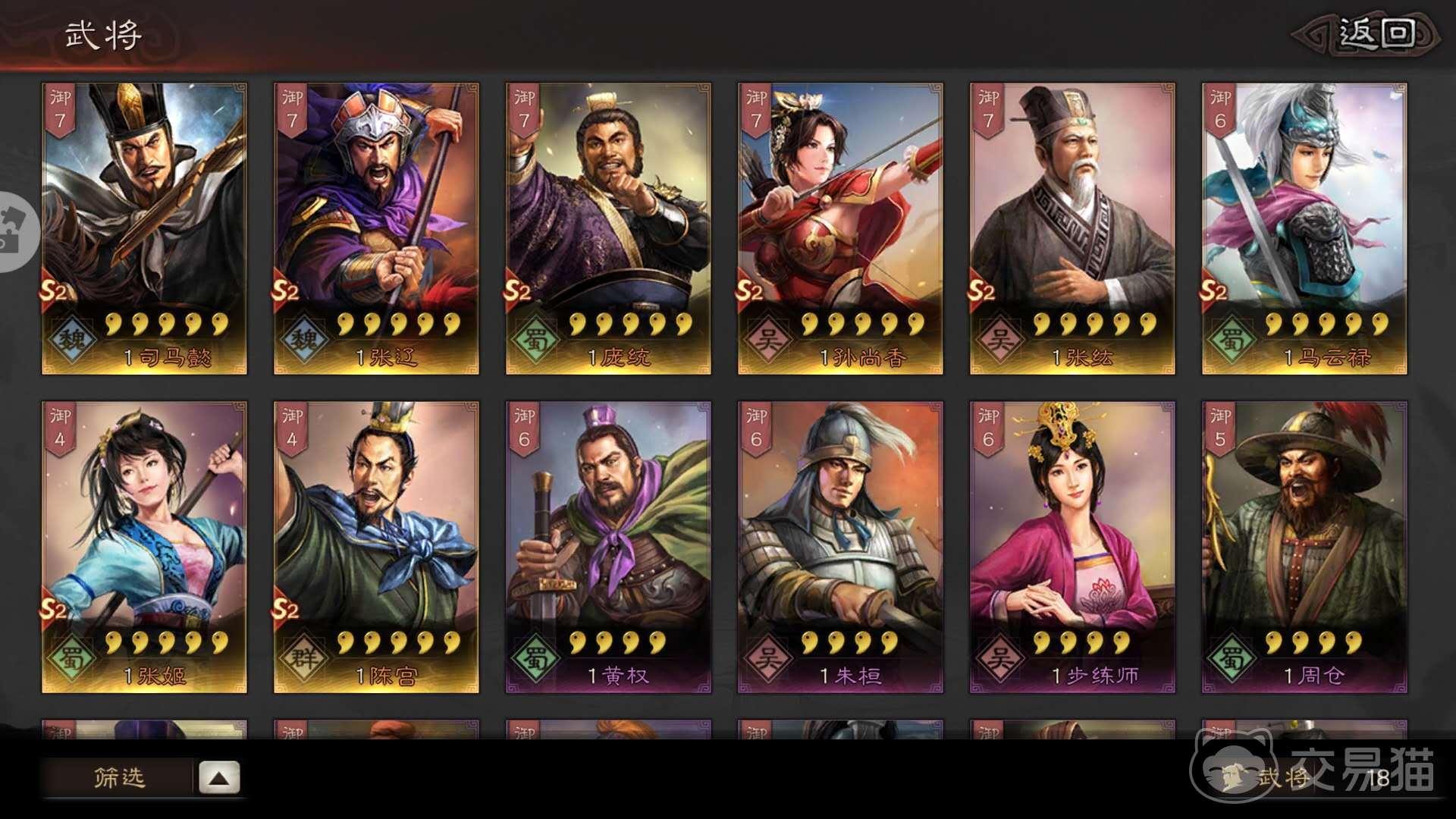The image size is (1456, 819).
Task: Open the 庞统 general card
Action: (x=608, y=227)
